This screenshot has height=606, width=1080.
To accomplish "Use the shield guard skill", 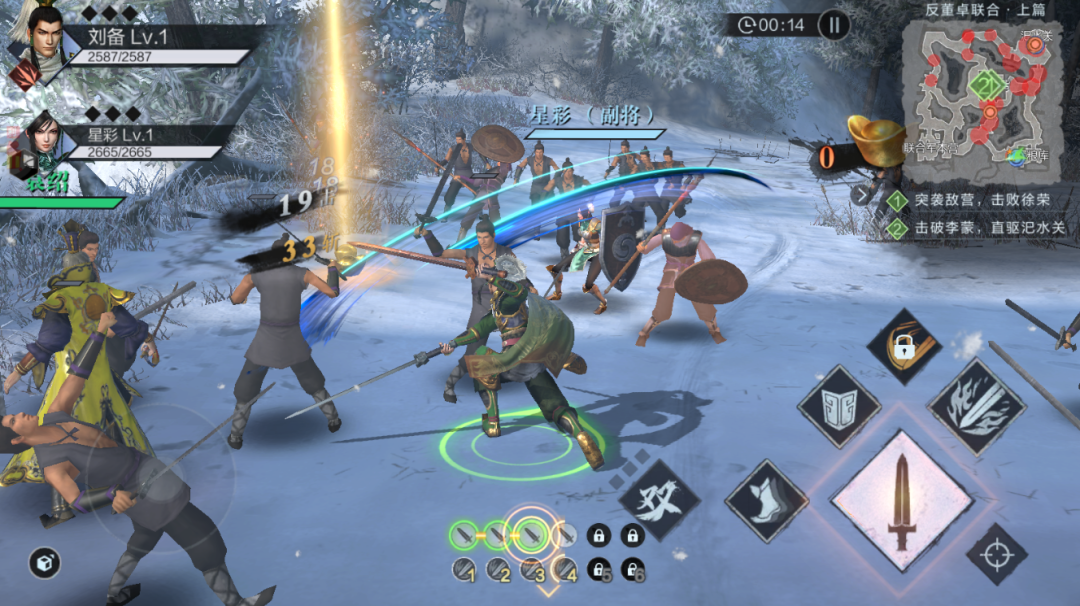I will (x=839, y=405).
